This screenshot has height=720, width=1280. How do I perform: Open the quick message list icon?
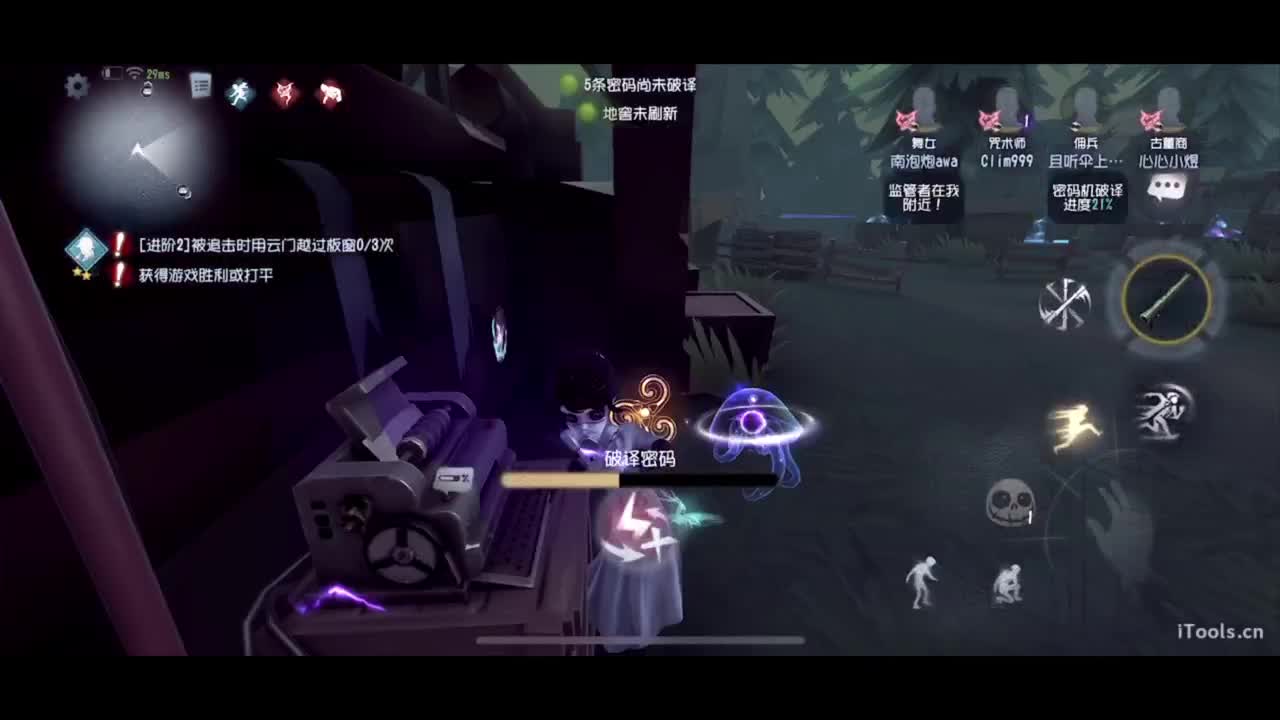coord(204,84)
